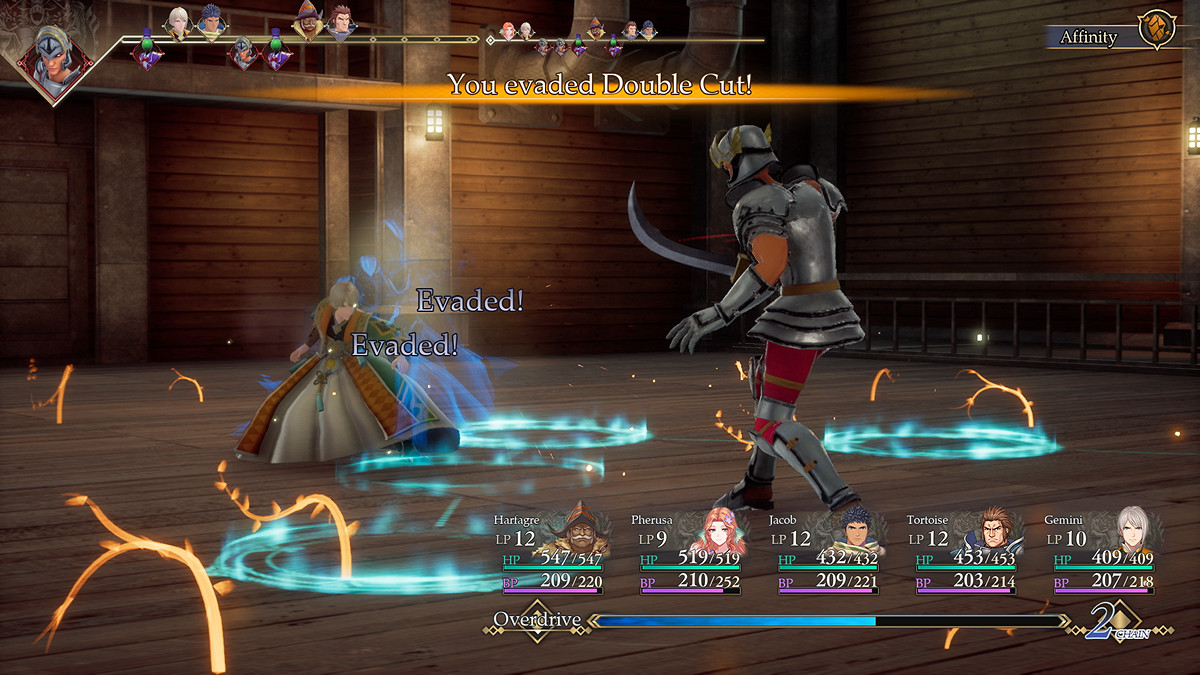1200x675 pixels.
Task: Select Pherusa's party status panel
Action: [x=685, y=553]
